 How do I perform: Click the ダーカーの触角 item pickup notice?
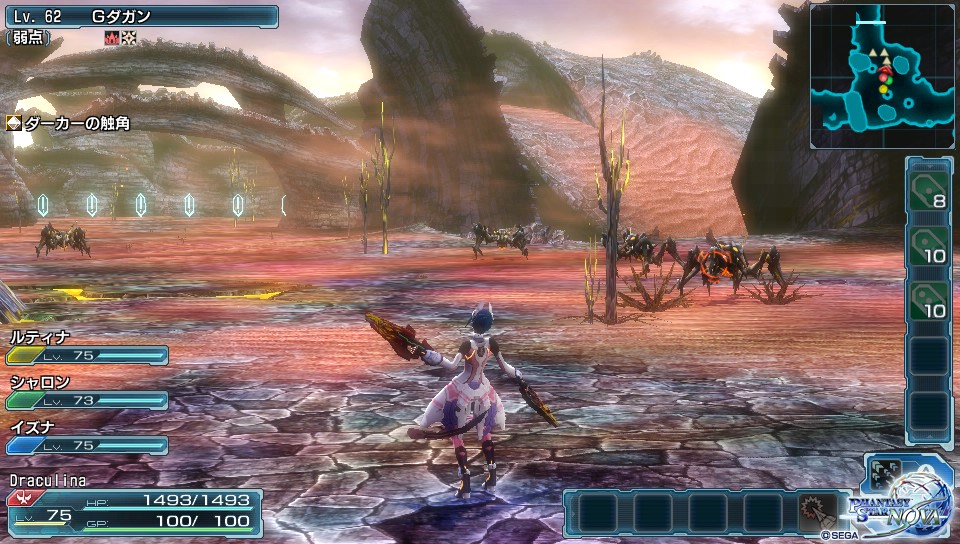(x=68, y=123)
